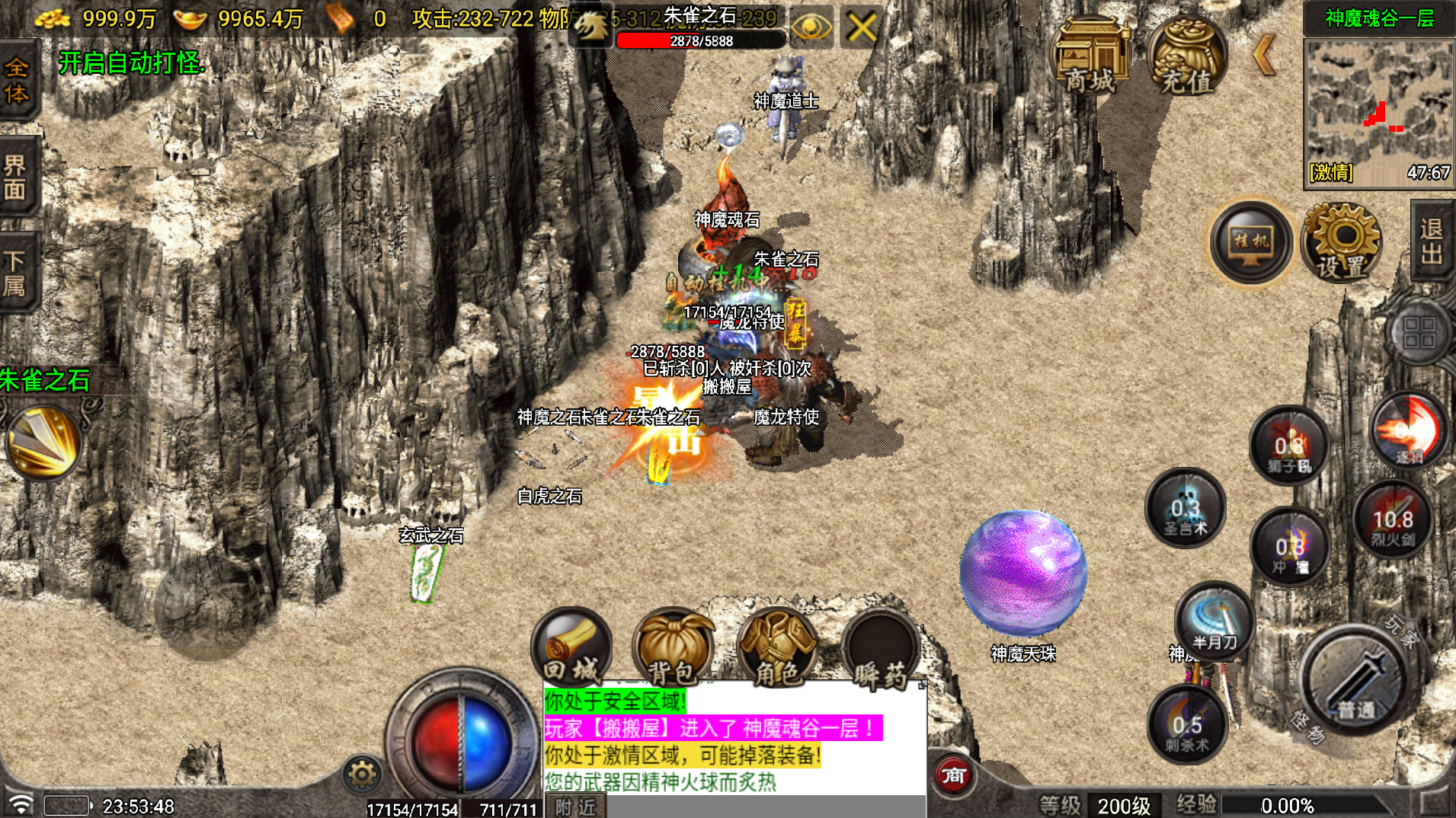The height and width of the screenshot is (818, 1456).
Task: Activate the 烈火剑 skill
Action: tap(1393, 521)
